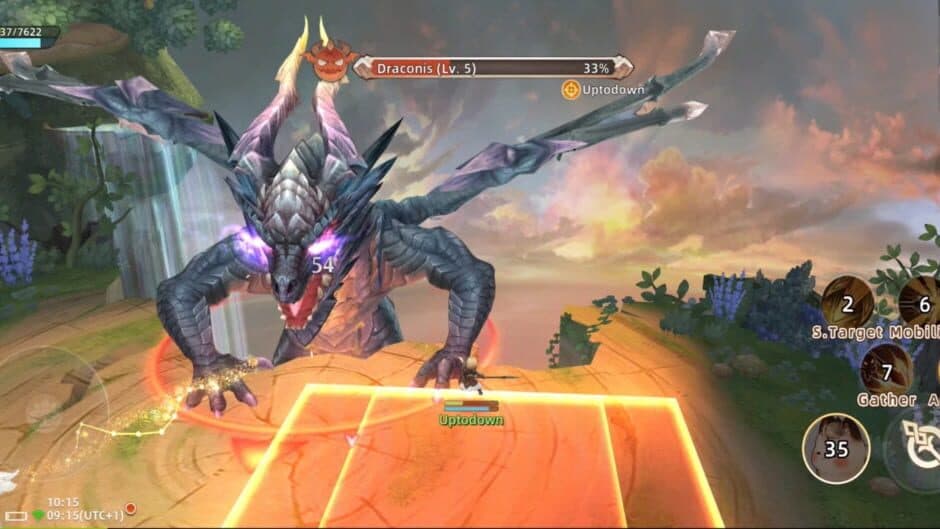Select the orange target icon beside Uptodown
This screenshot has height=529, width=940.
(x=570, y=90)
